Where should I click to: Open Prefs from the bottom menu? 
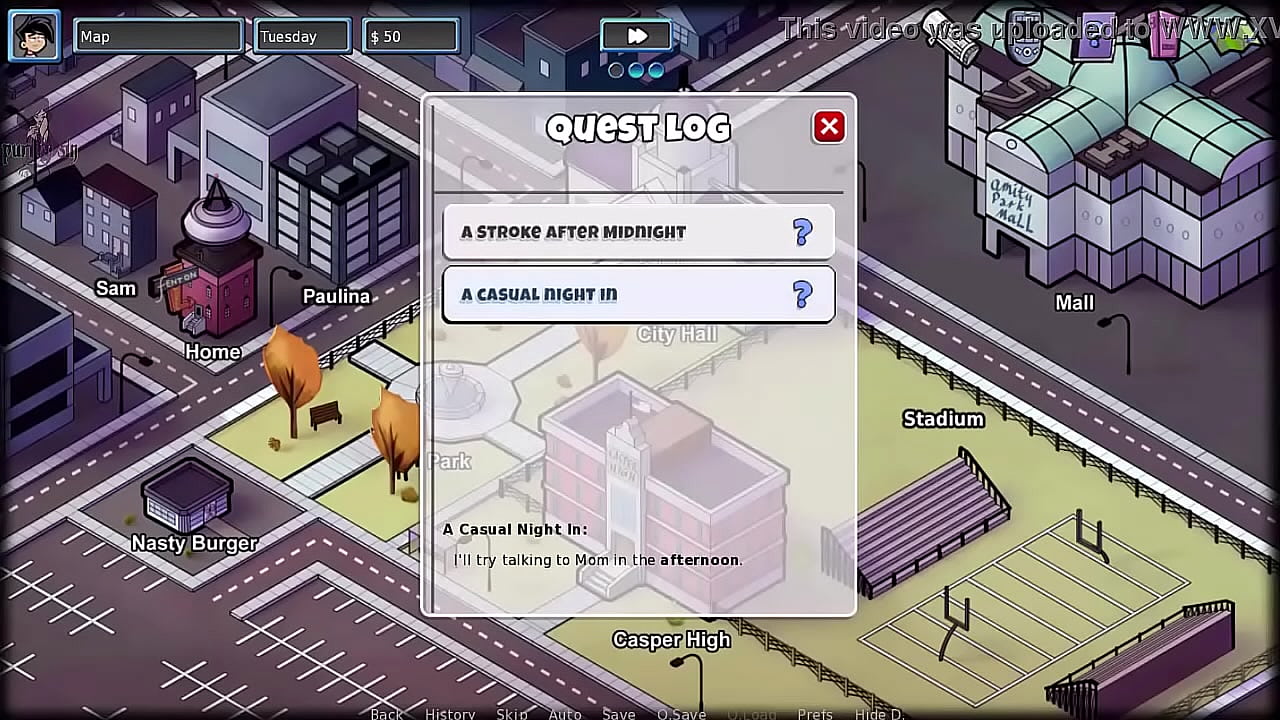(815, 713)
